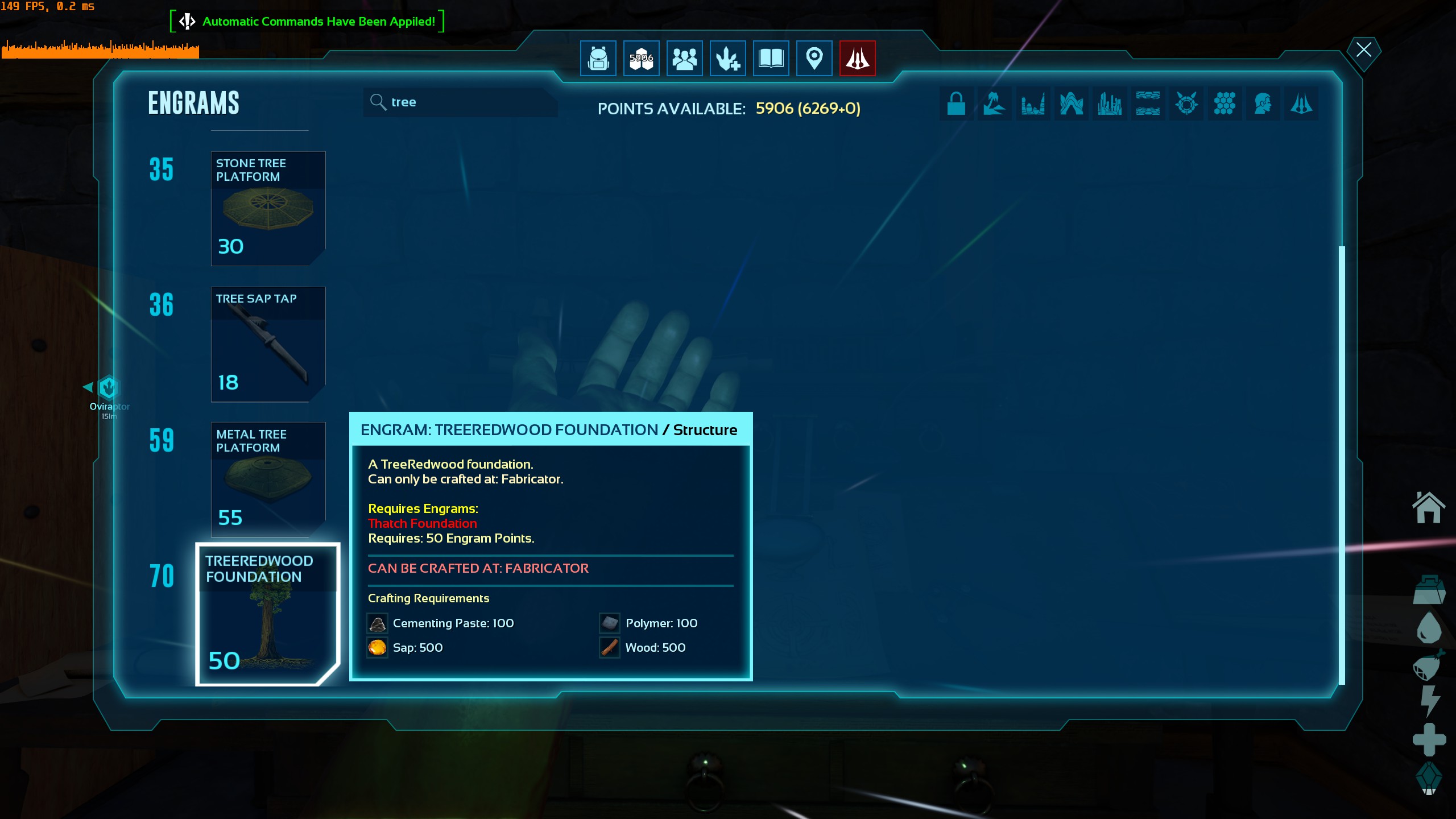Viewport: 1456px width, 819px height.
Task: Click the engram list scrollbar
Action: click(1342, 465)
